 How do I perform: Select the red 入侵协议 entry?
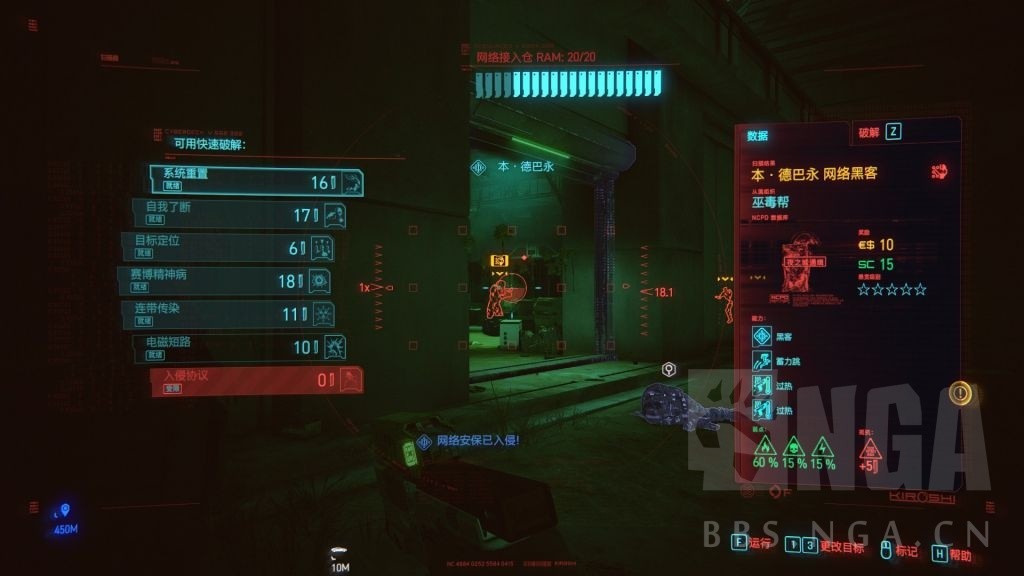[256, 380]
